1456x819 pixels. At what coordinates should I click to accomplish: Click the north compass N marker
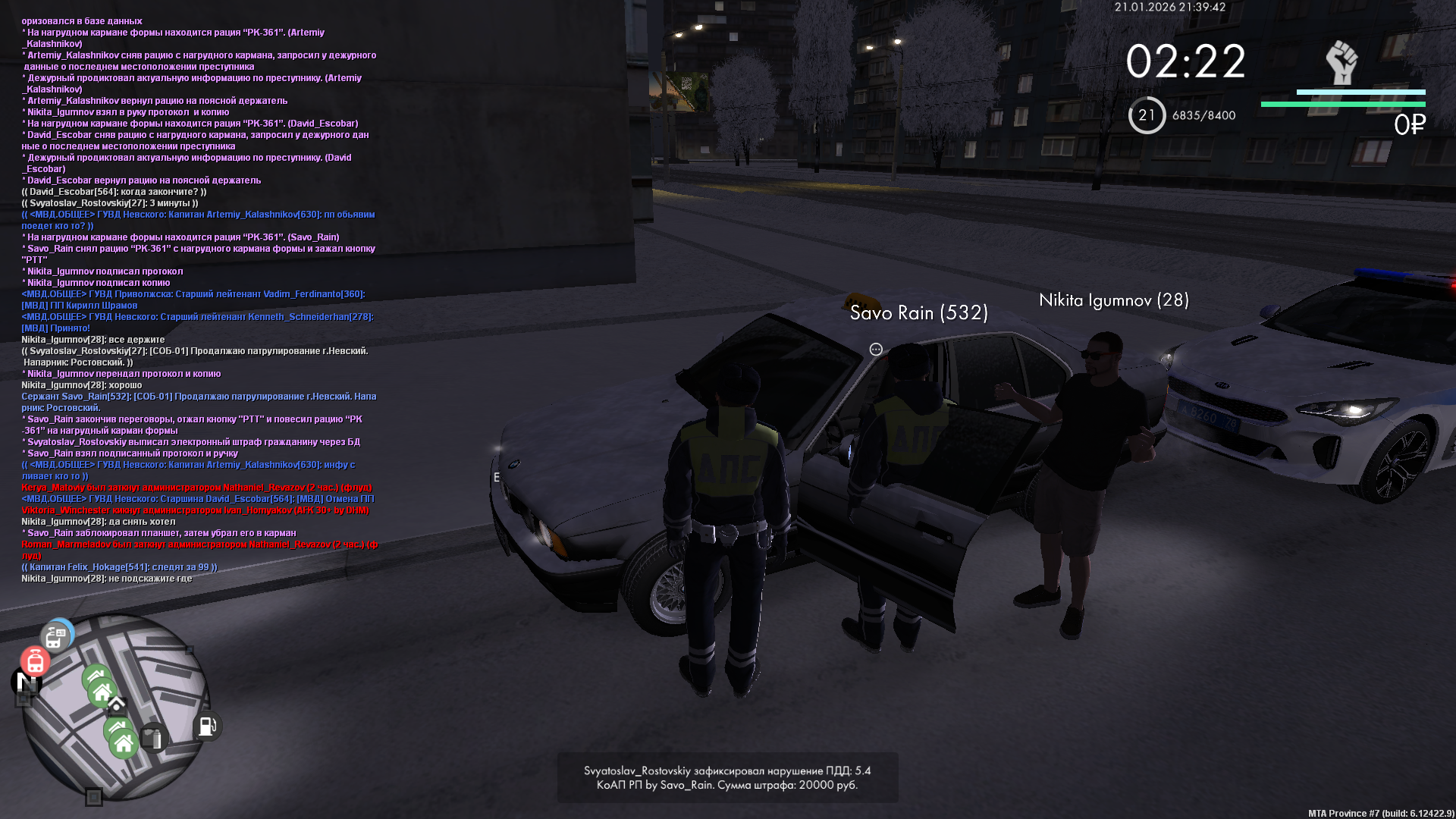click(x=27, y=682)
